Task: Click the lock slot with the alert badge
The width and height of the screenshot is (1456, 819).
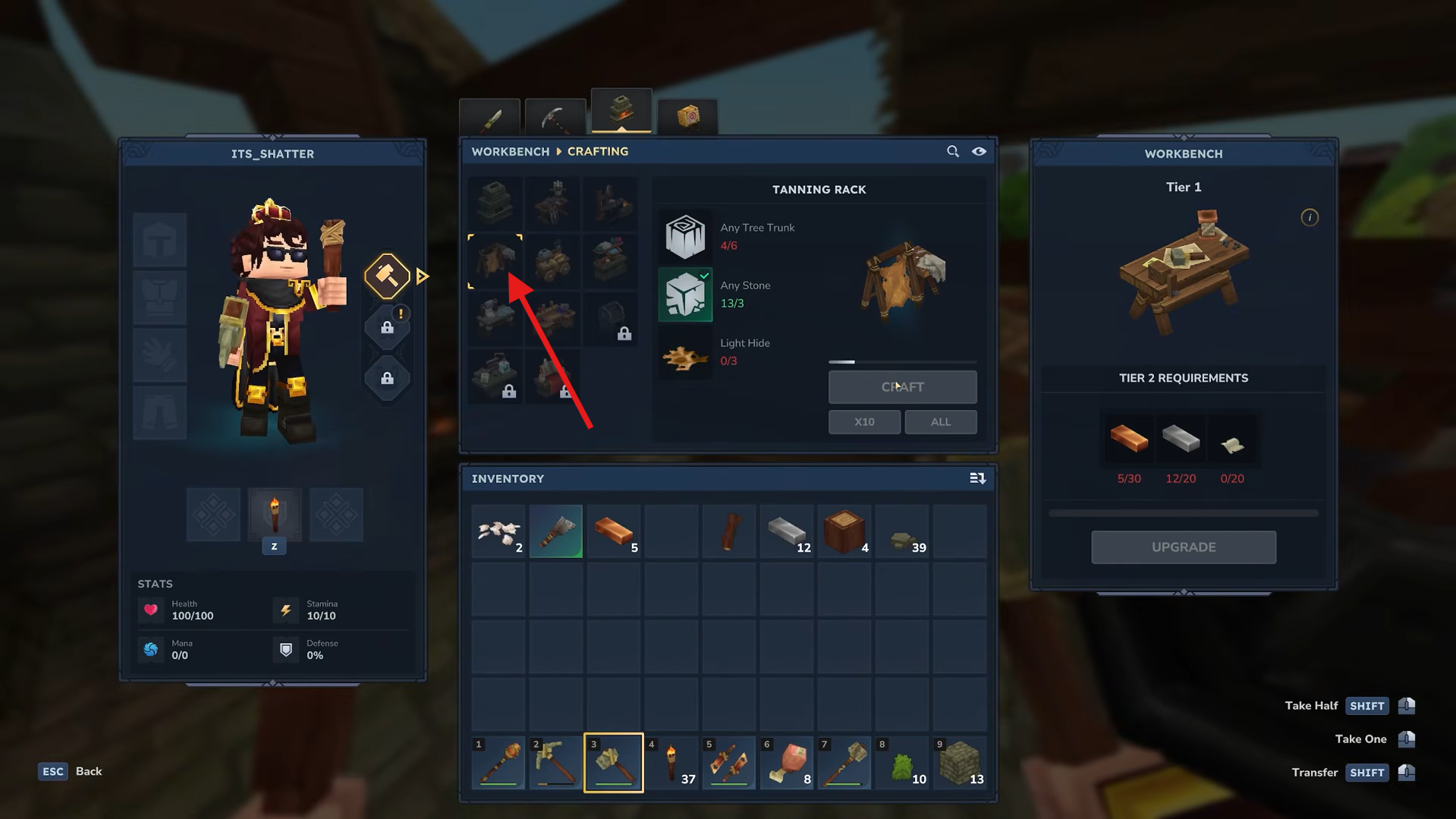Action: (x=387, y=326)
